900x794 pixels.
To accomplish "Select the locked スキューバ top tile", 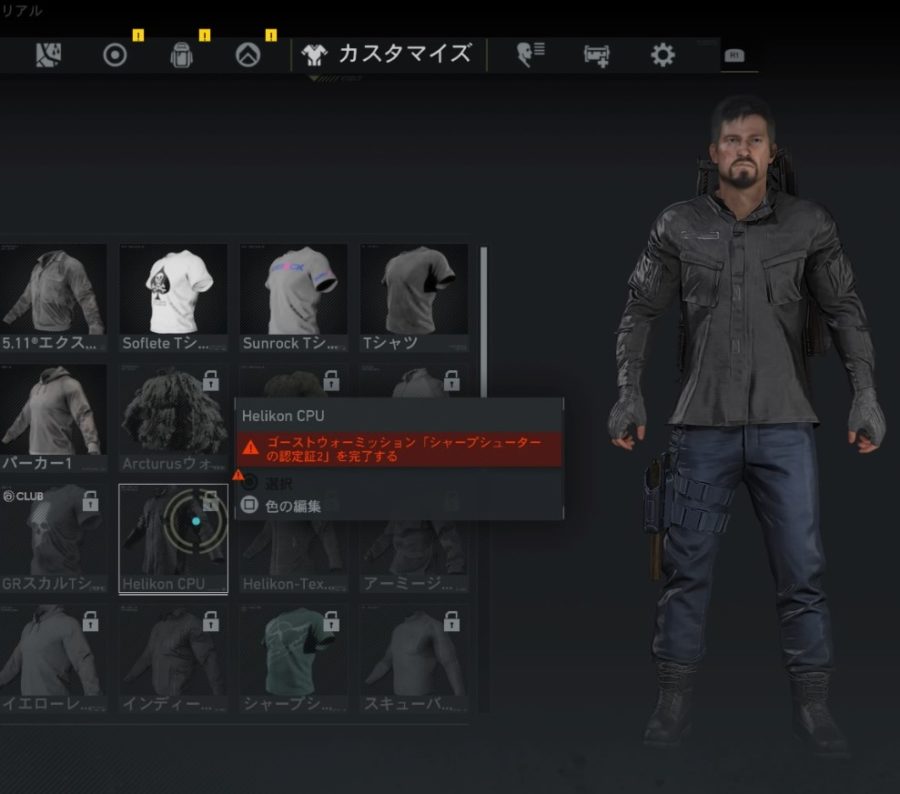I will pos(413,658).
